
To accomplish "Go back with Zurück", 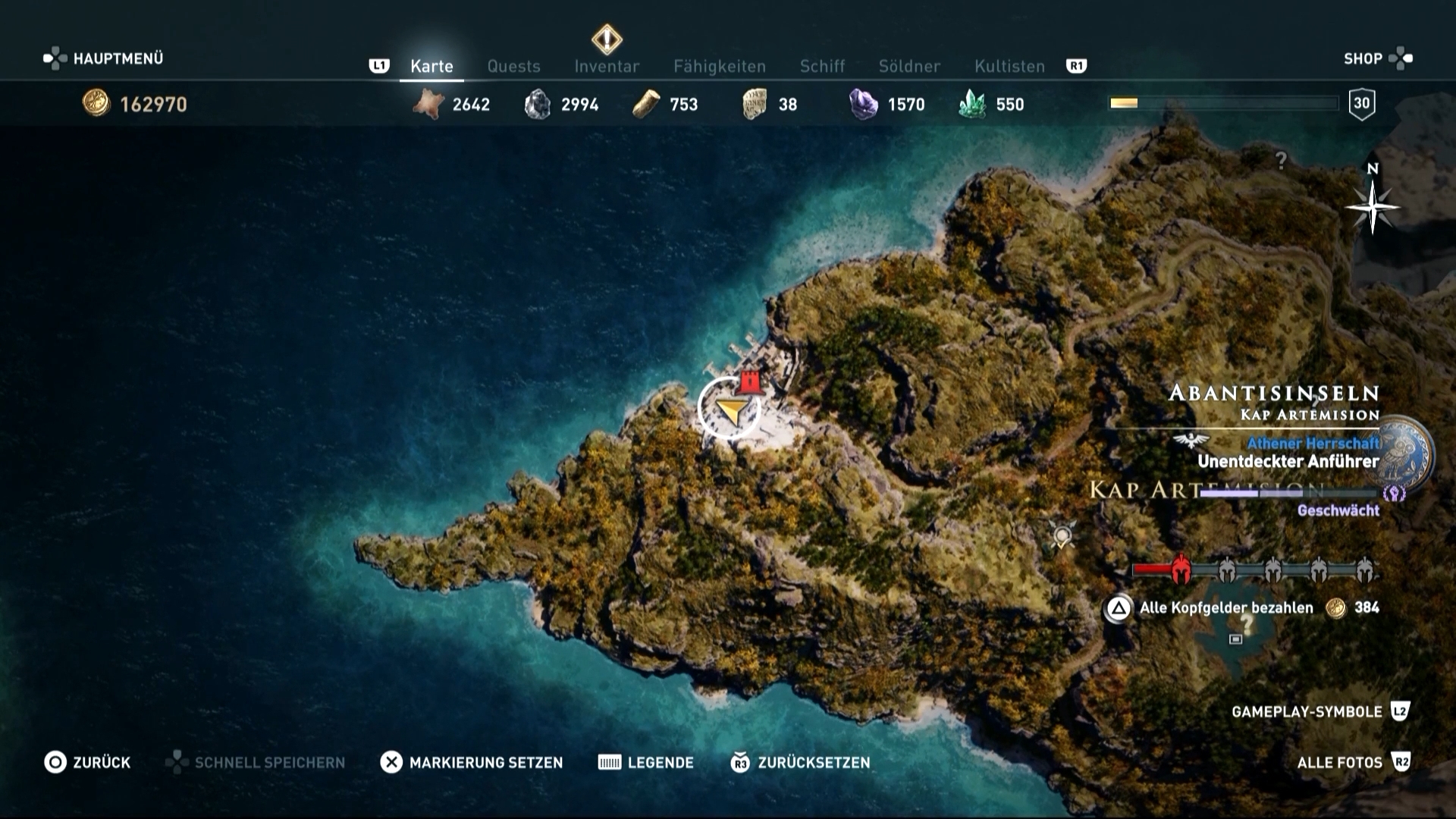I will coord(87,762).
